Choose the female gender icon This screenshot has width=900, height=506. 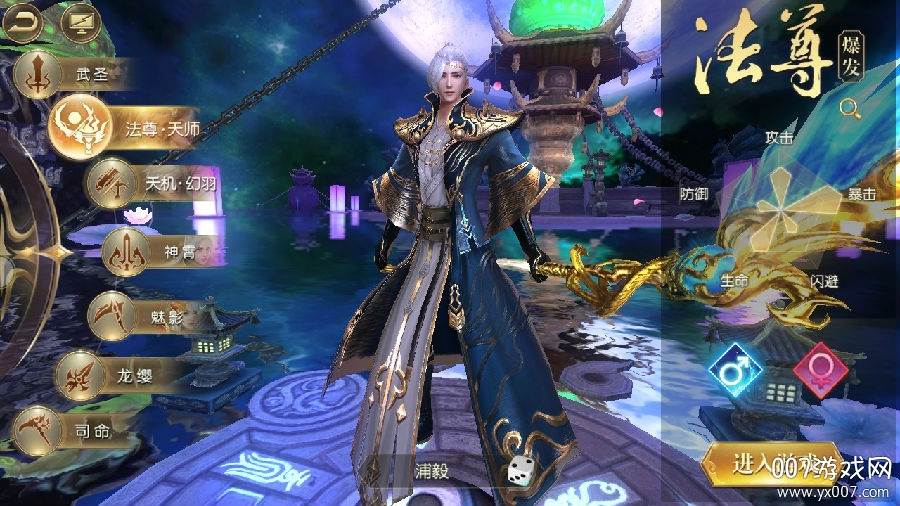tap(820, 370)
